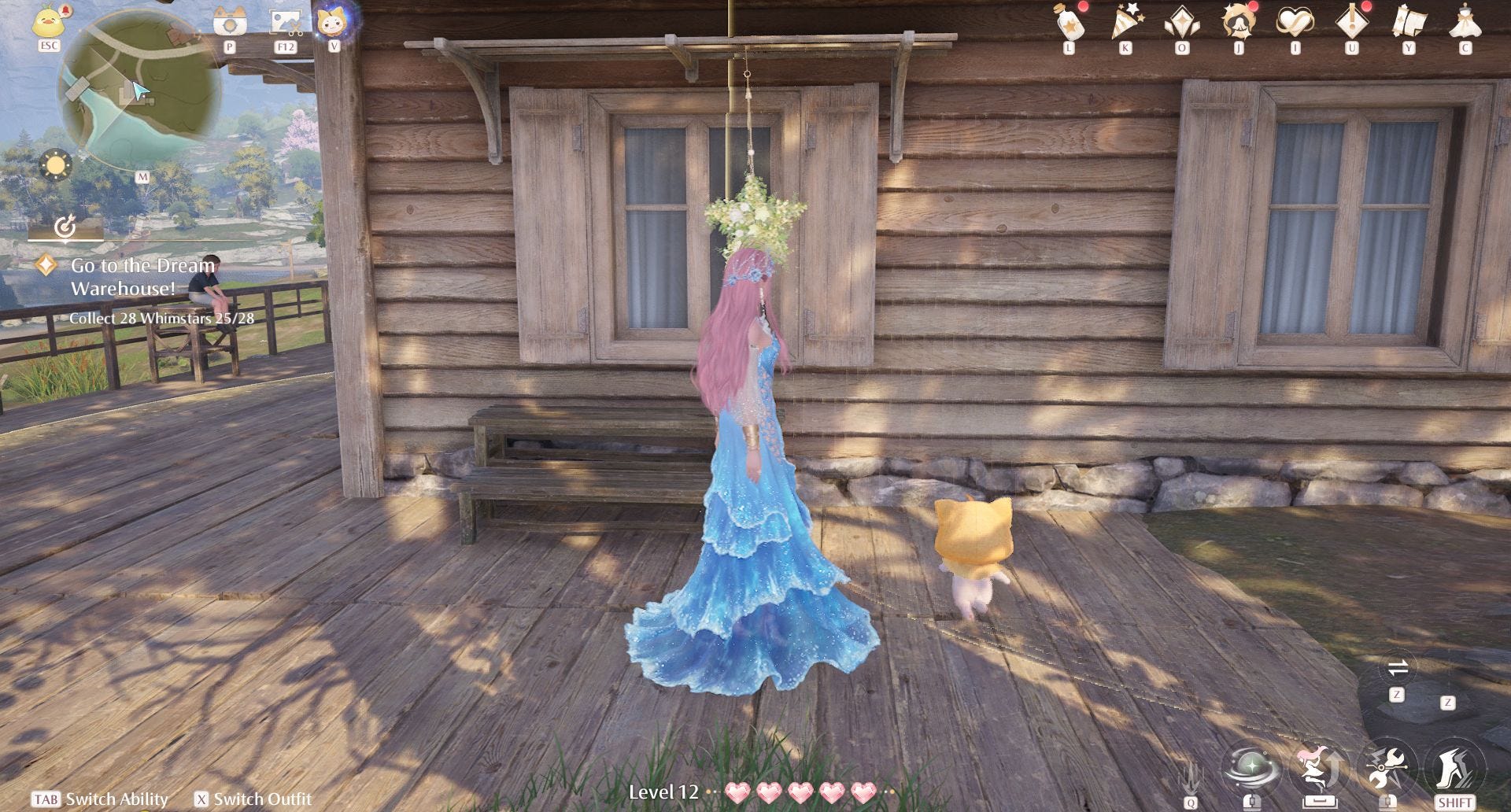1511x812 pixels.
Task: Open the diamond exclamation mark icon
Action: [1352, 22]
